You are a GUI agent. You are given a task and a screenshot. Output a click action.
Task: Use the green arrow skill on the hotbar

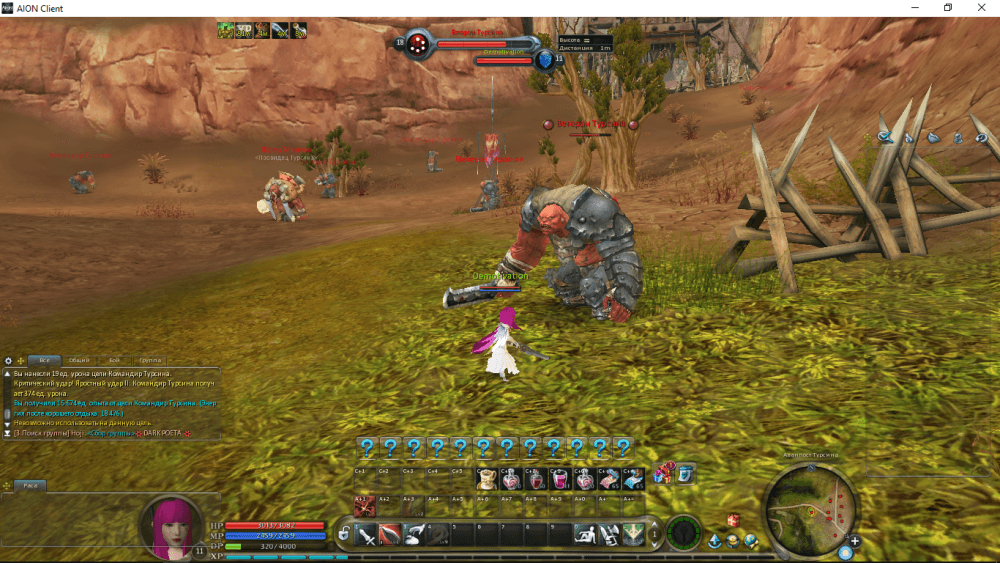(x=632, y=534)
